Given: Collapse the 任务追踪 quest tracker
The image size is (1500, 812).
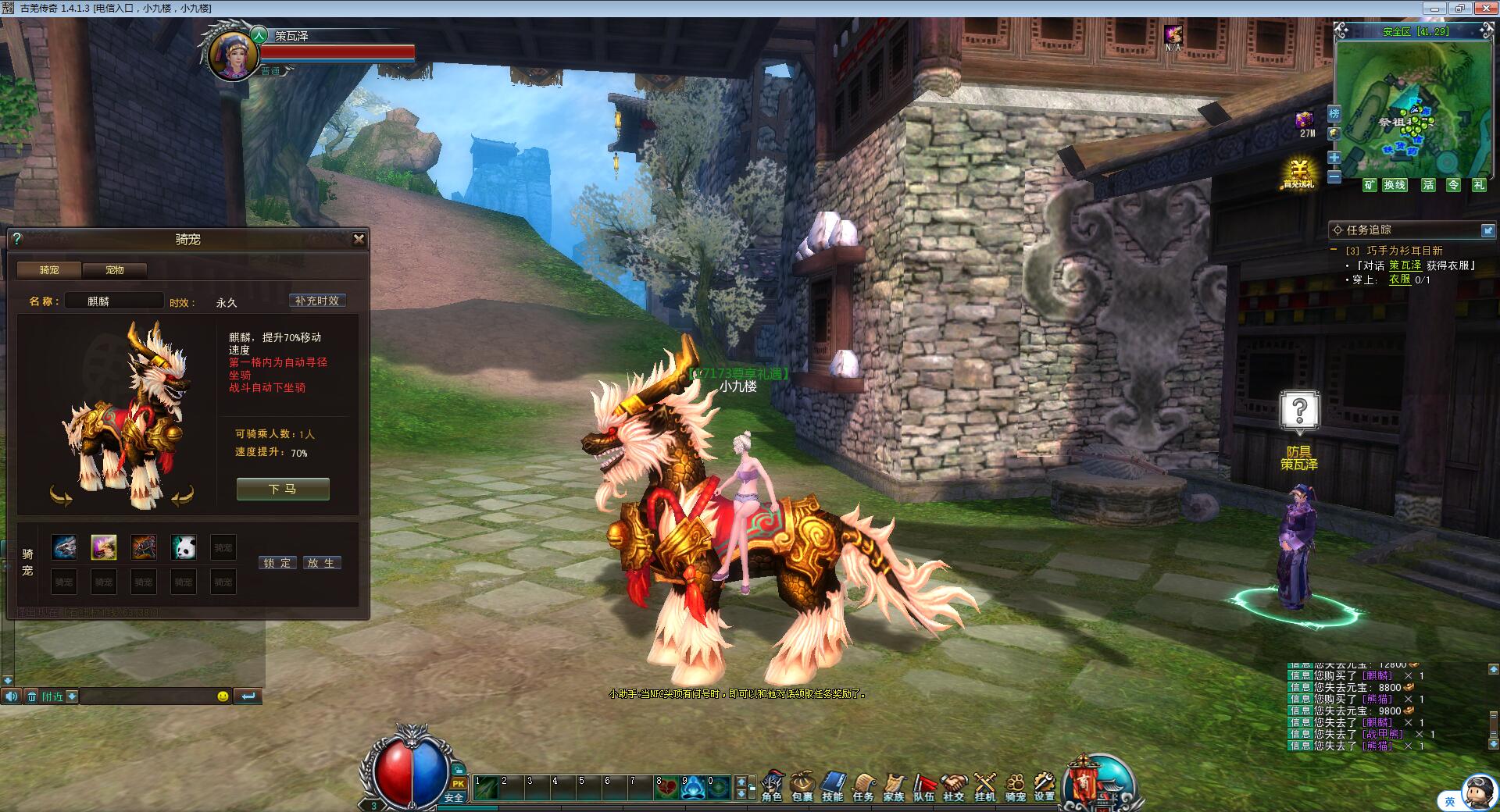Looking at the screenshot, I should 1487,230.
